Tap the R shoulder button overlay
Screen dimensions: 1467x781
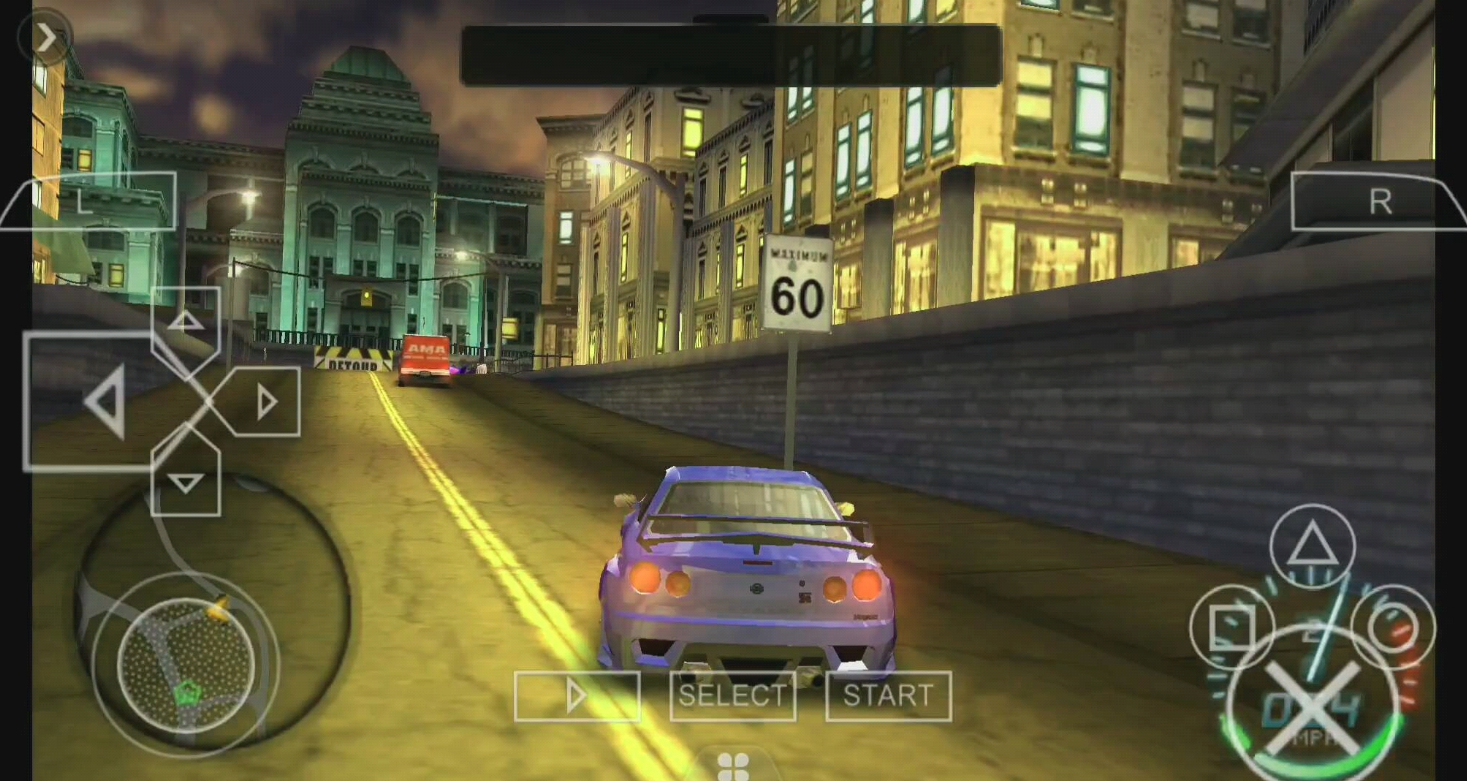[1379, 201]
